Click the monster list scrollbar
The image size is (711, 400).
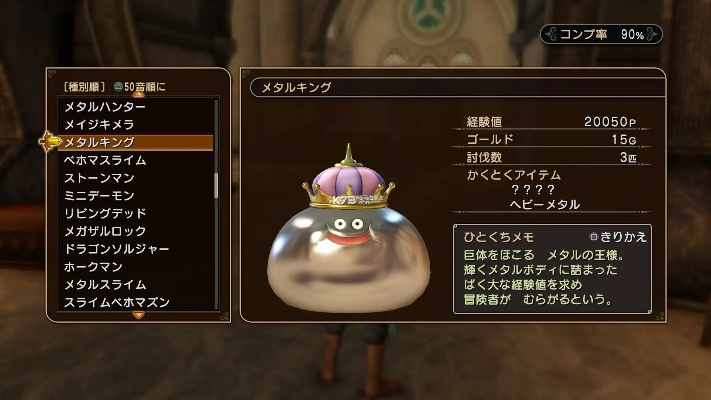click(216, 185)
